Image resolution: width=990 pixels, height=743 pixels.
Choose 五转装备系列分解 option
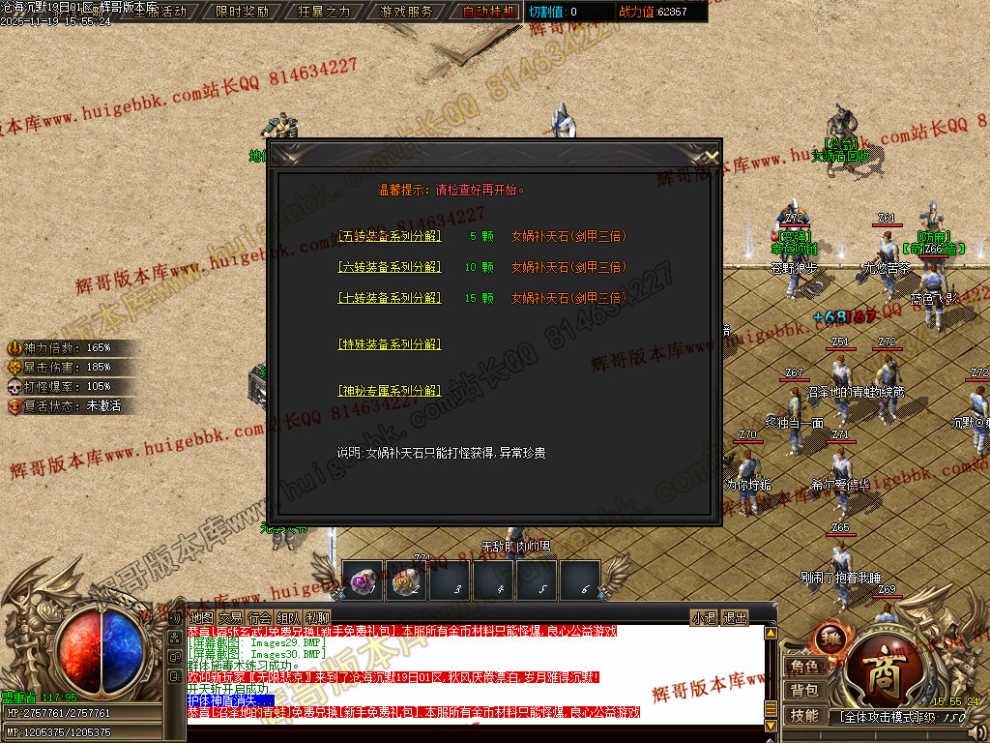point(389,238)
